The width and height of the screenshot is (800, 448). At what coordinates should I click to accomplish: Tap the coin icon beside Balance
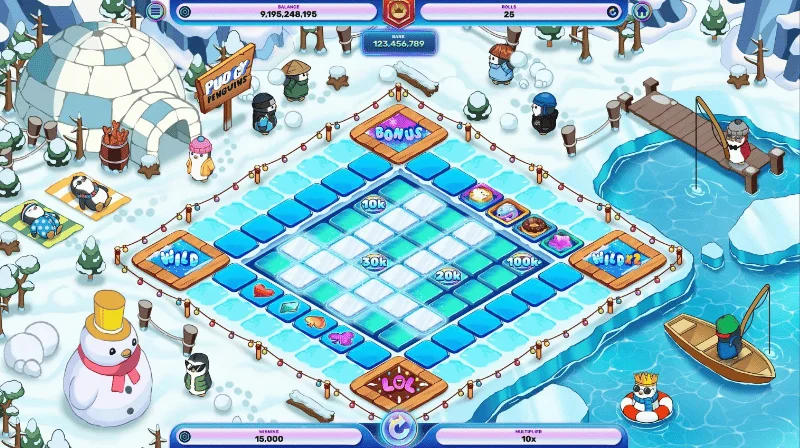(183, 12)
